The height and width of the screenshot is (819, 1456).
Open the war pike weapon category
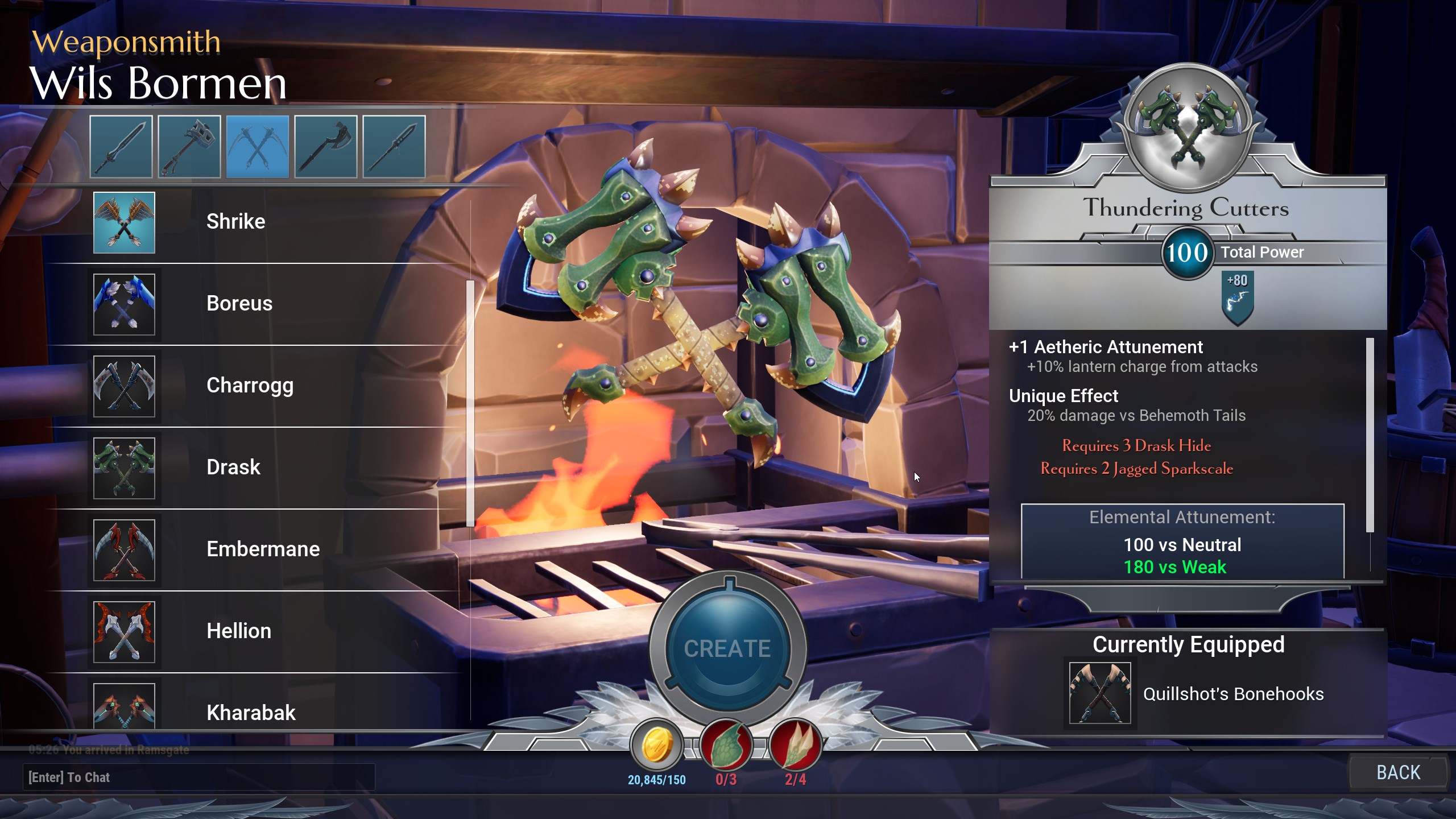coord(394,147)
